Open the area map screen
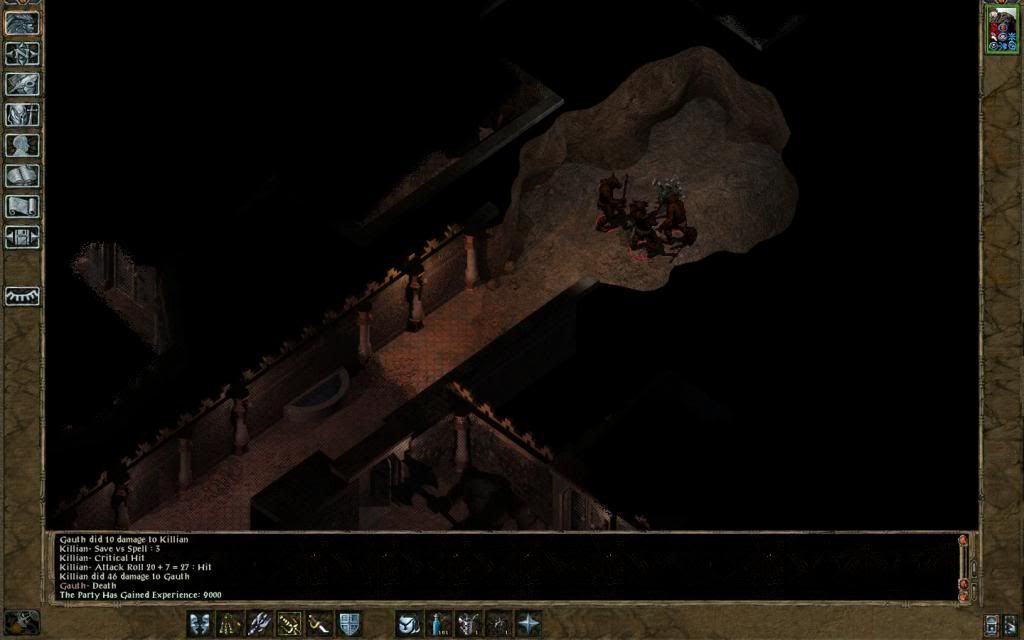Image resolution: width=1024 pixels, height=640 pixels. pyautogui.click(x=22, y=54)
